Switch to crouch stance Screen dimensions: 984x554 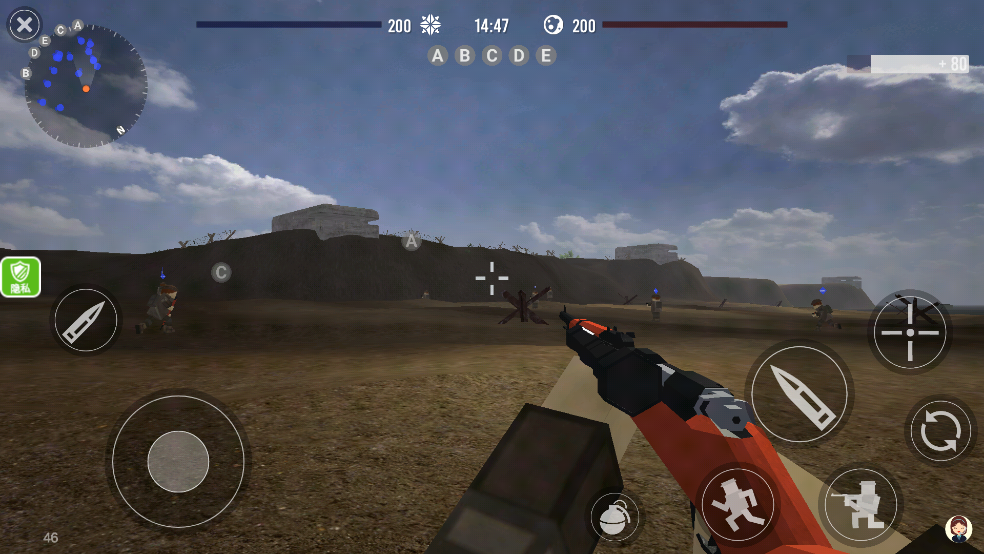[861, 503]
